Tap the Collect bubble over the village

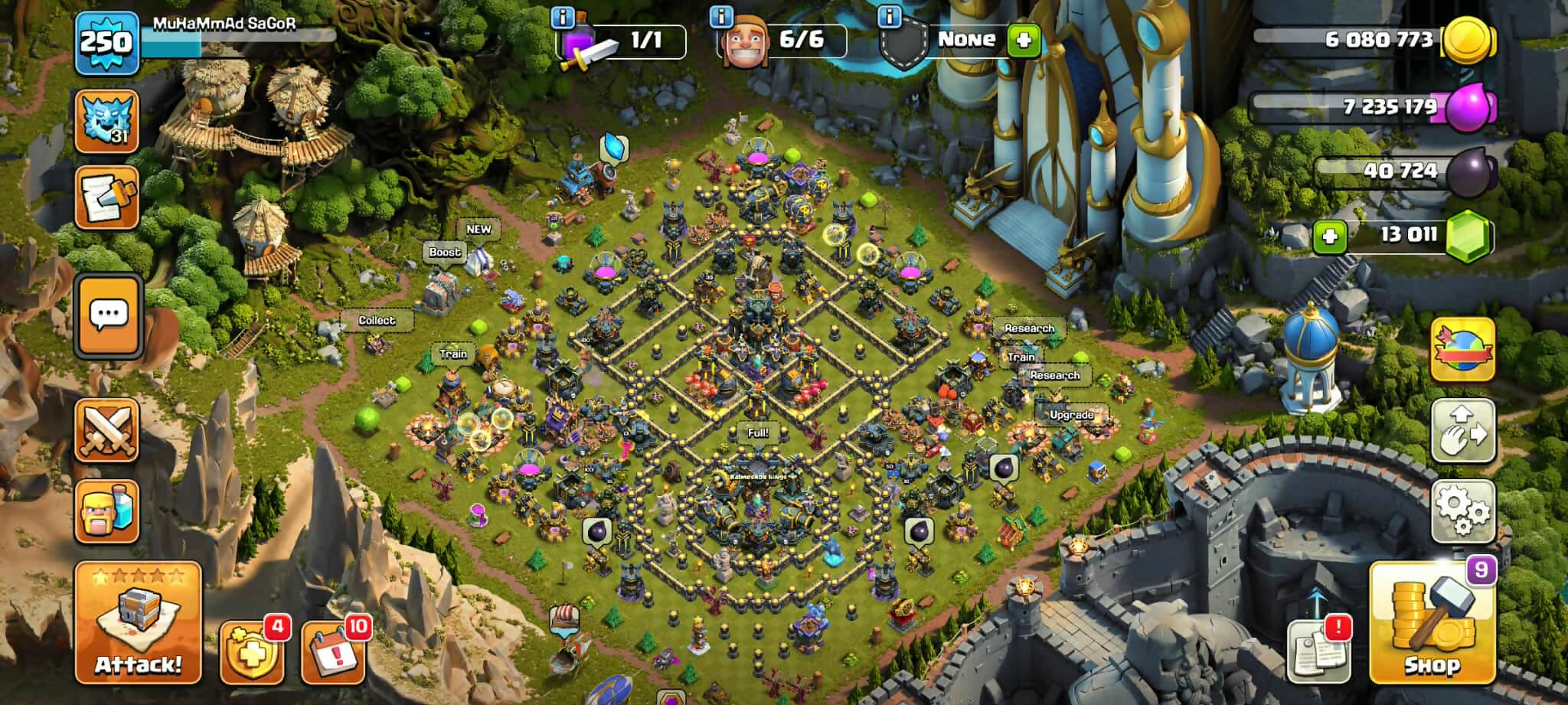[x=376, y=321]
